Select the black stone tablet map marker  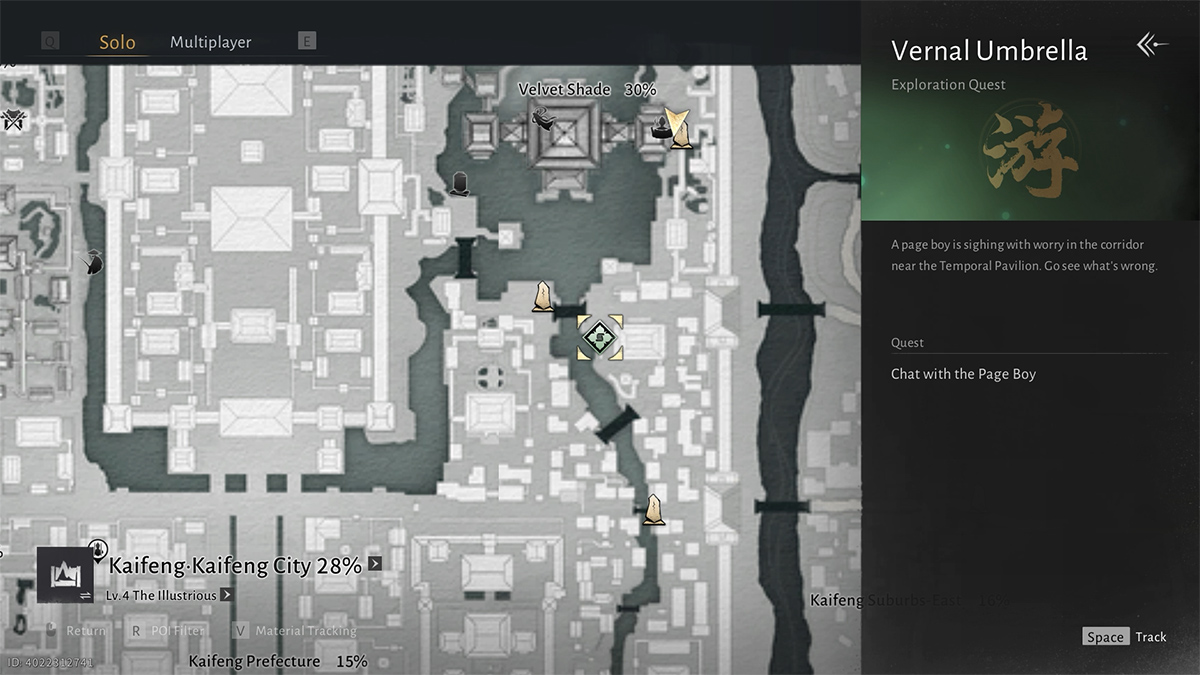coord(460,183)
